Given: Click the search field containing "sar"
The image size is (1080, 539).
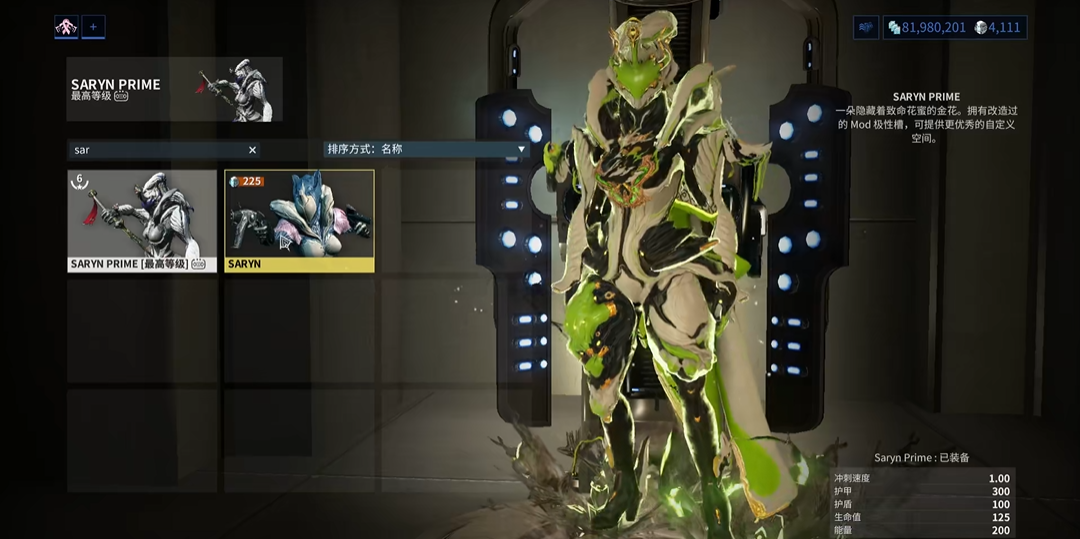Looking at the screenshot, I should point(155,150).
